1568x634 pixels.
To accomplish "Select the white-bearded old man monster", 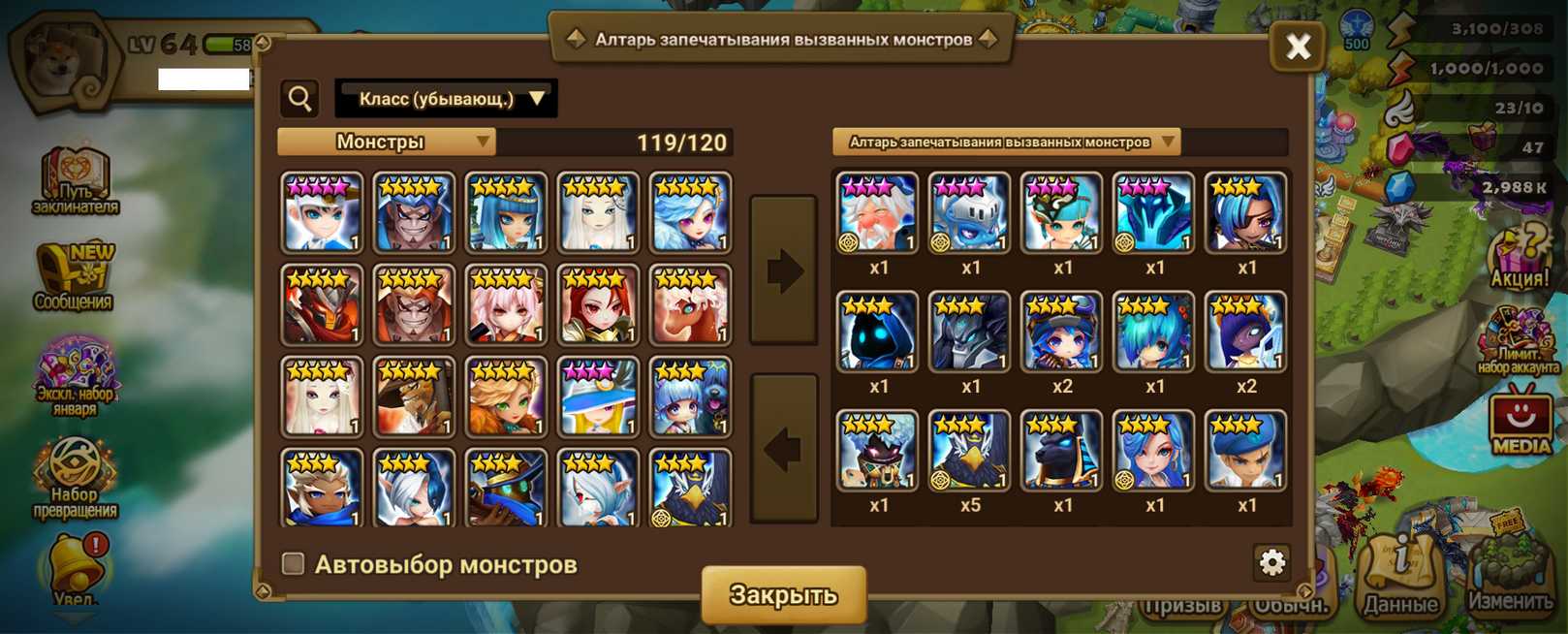I will [x=877, y=213].
